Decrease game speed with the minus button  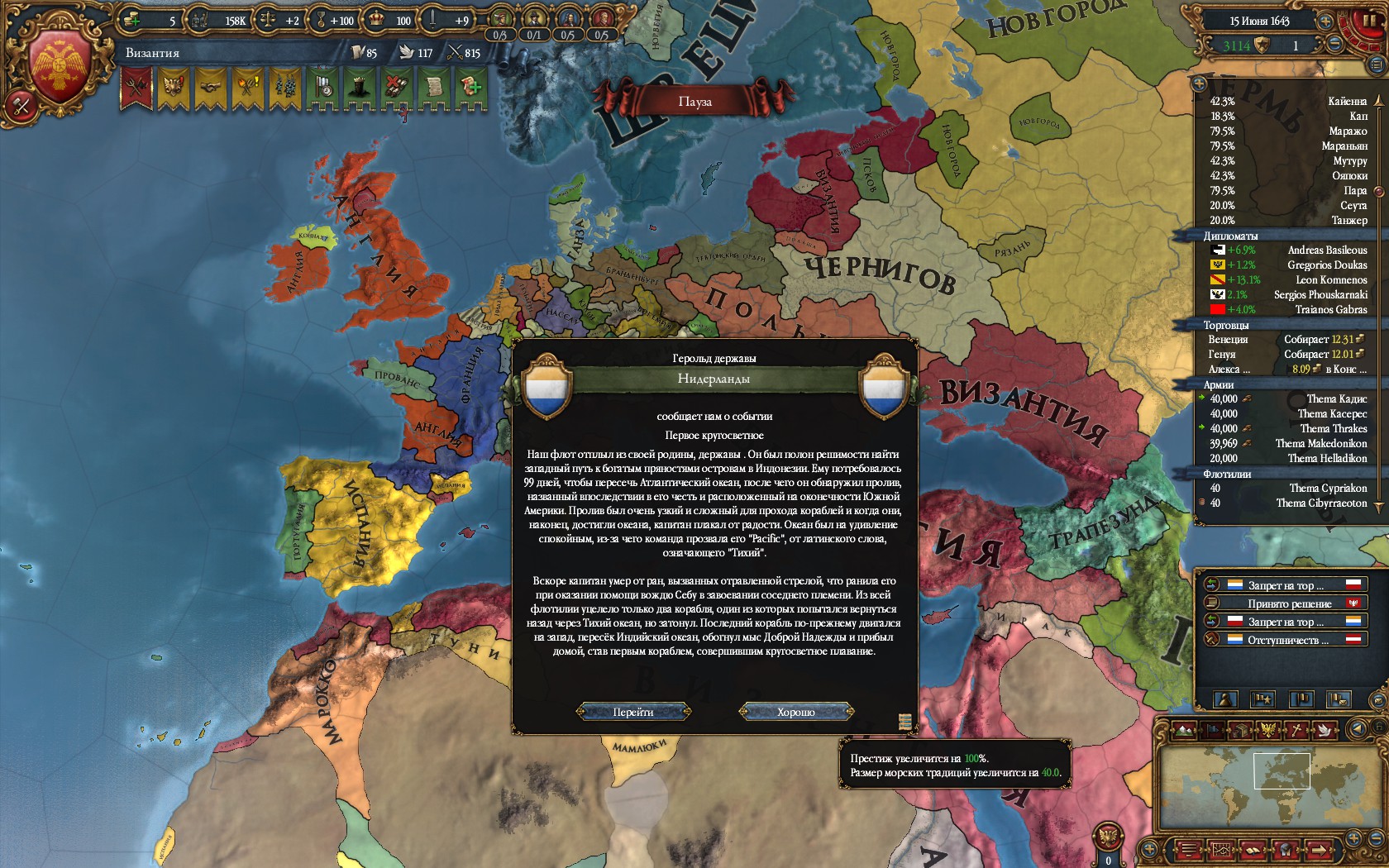click(1335, 45)
